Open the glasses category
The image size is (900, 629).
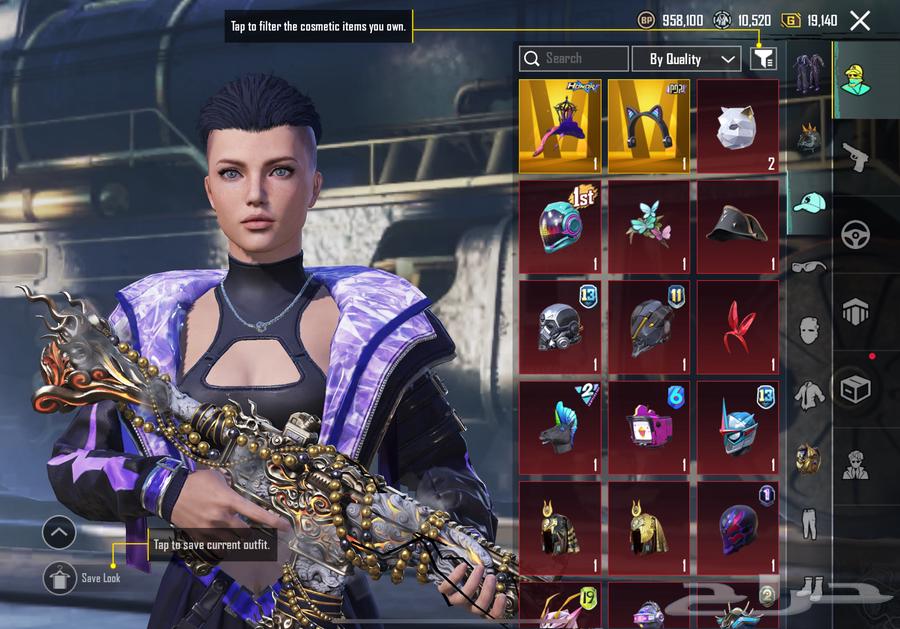click(x=809, y=267)
